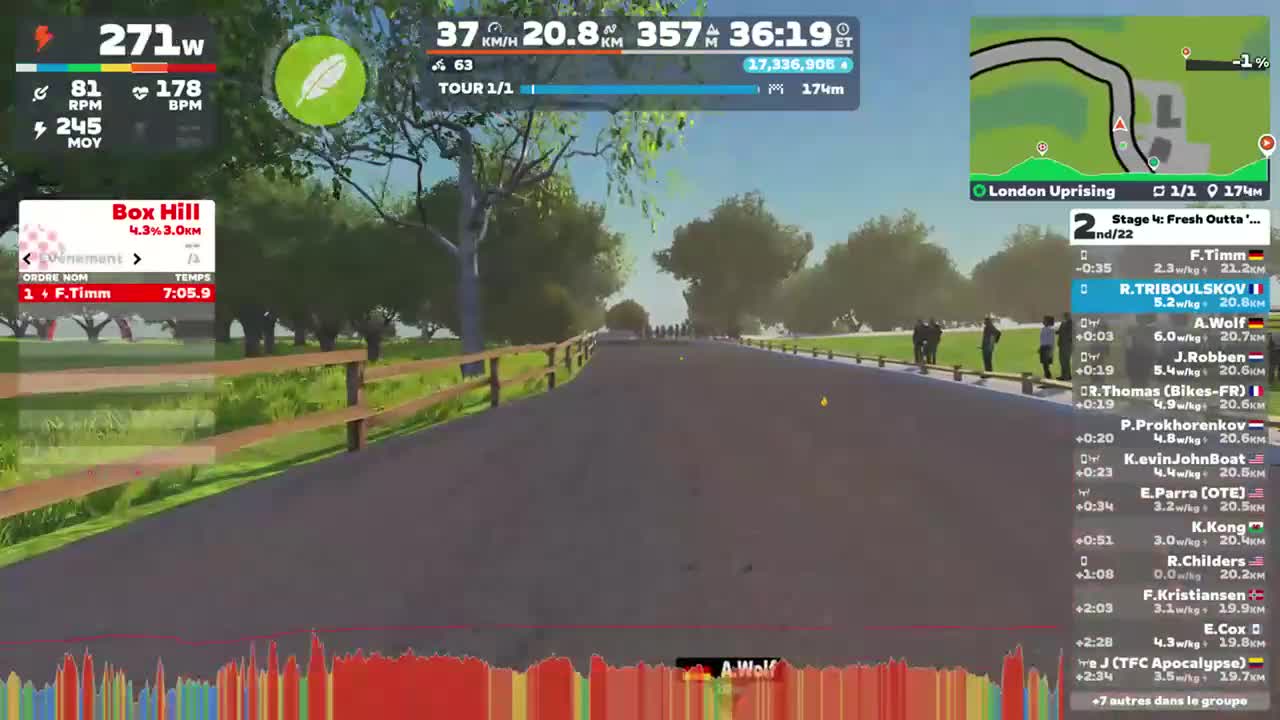
Task: Select the Box Hill segment header
Action: [x=155, y=212]
